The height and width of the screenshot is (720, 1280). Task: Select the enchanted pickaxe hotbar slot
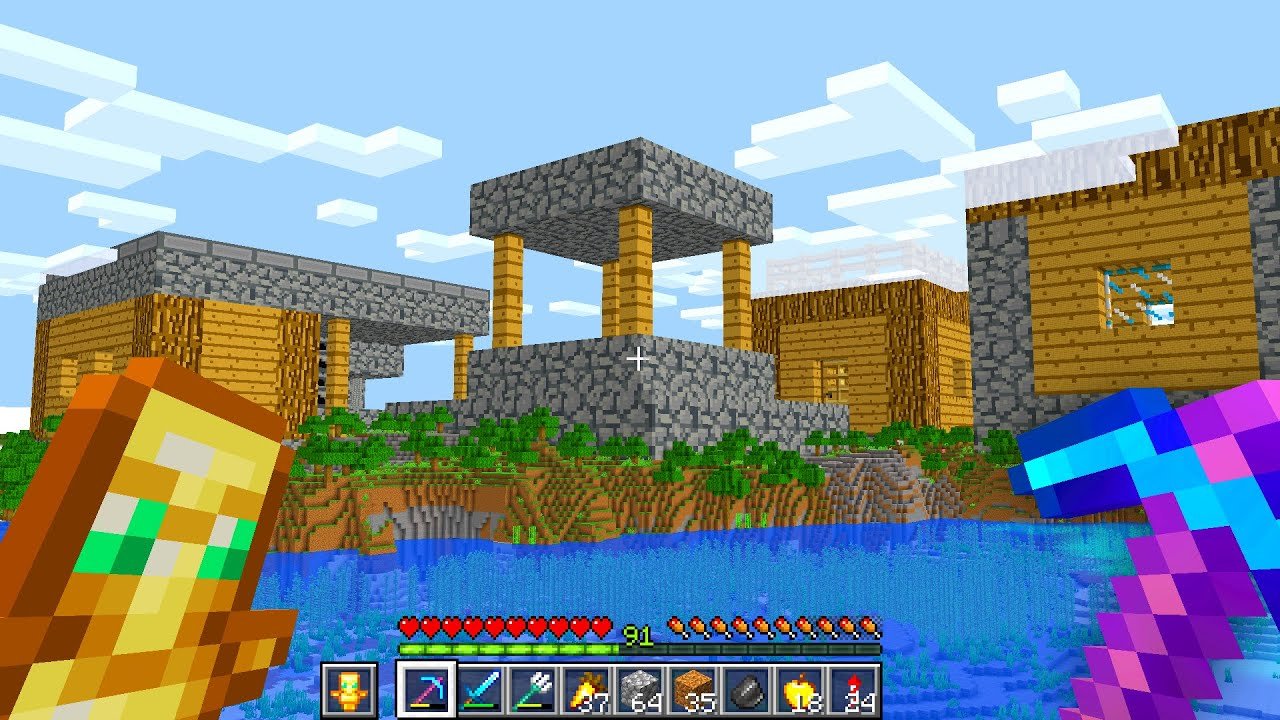tap(427, 689)
